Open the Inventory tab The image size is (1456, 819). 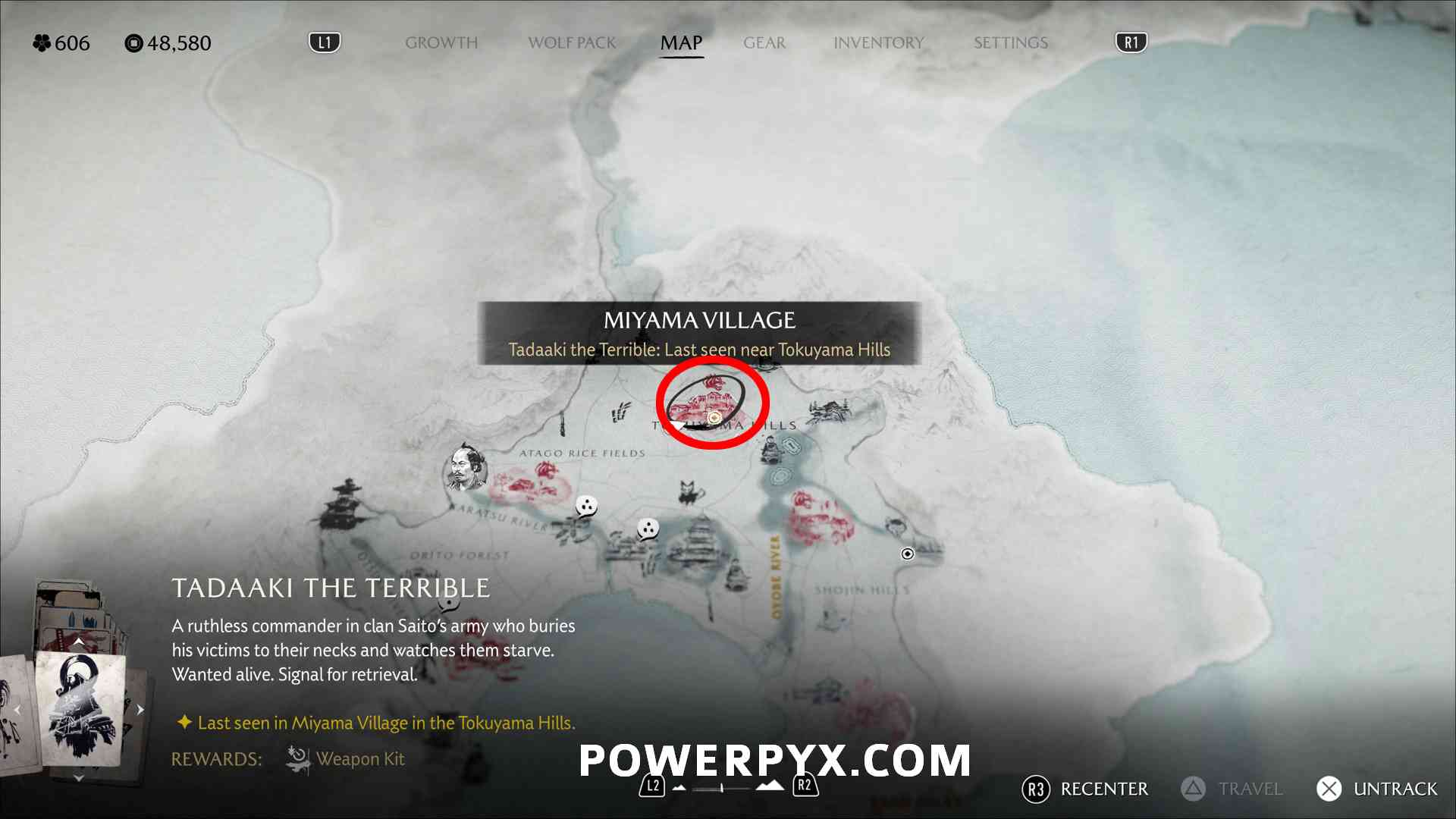pos(878,43)
